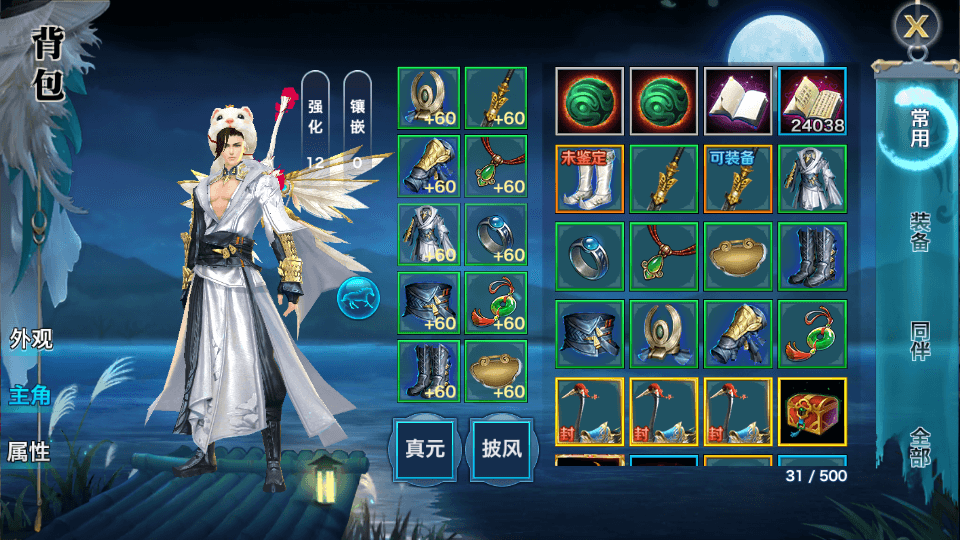960x540 pixels.
Task: Click the 披风 button
Action: (x=500, y=448)
